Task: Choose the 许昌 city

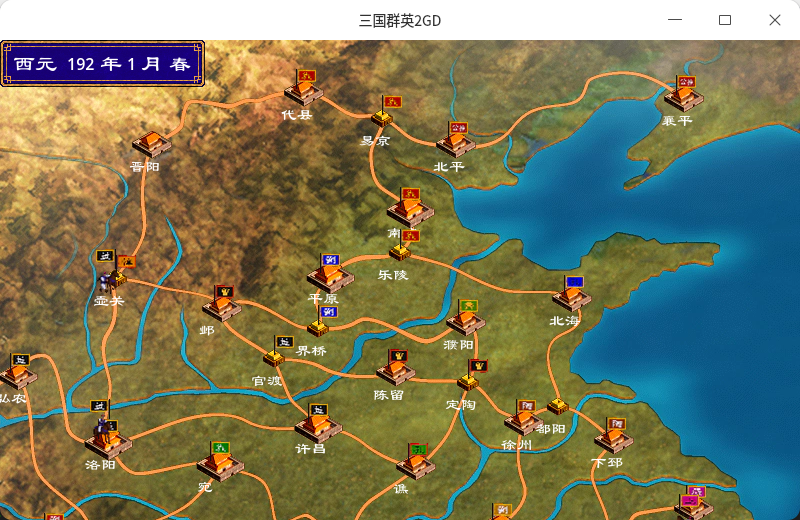Action: tap(318, 426)
